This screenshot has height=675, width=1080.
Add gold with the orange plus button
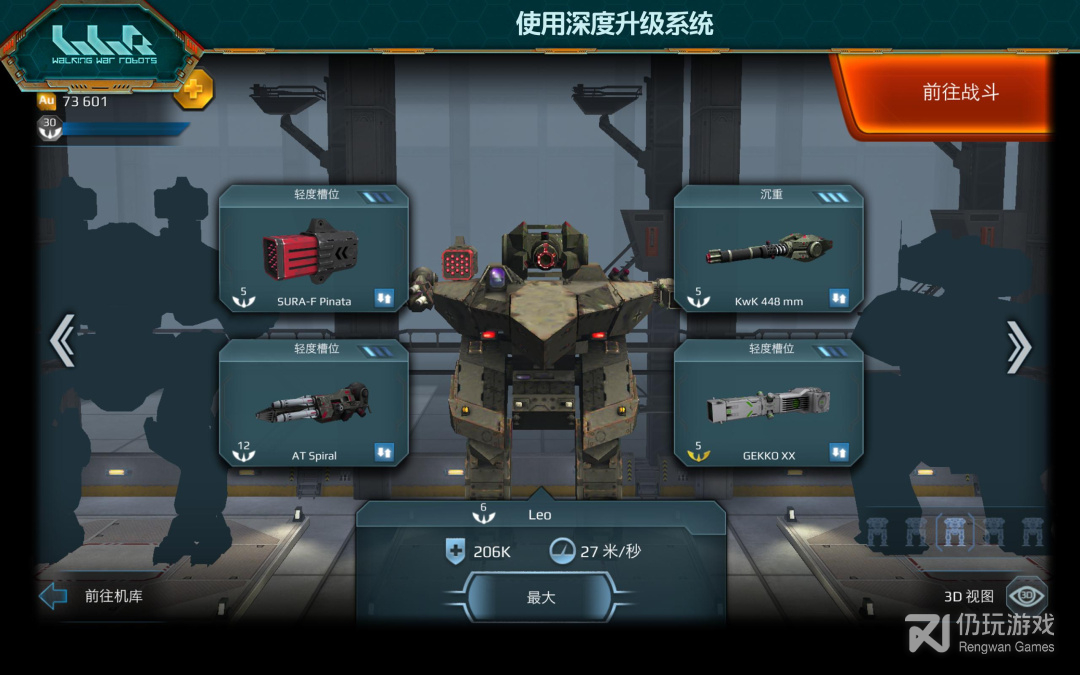[x=193, y=90]
